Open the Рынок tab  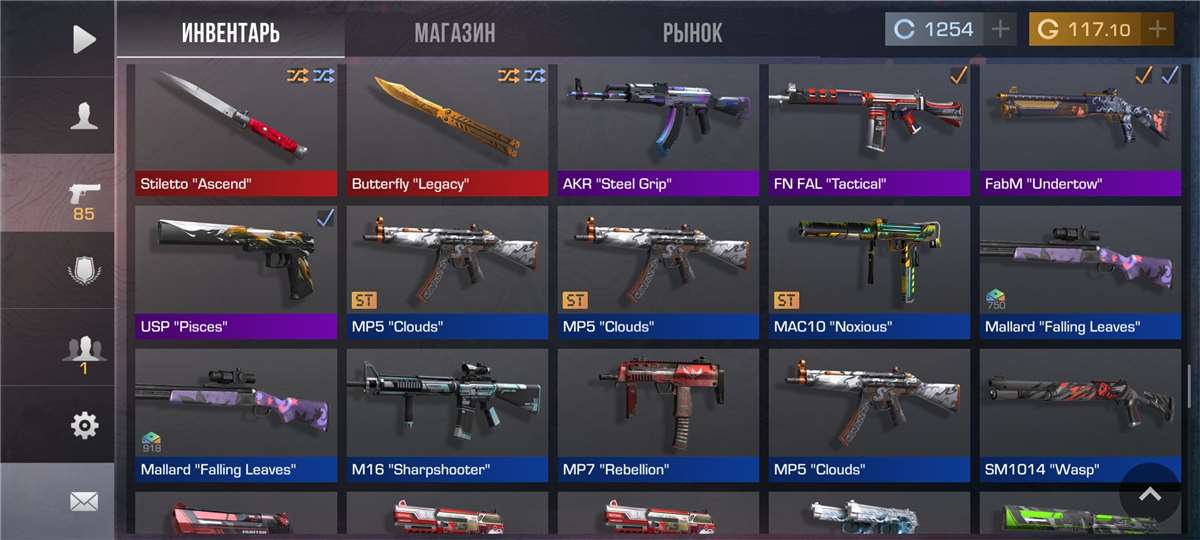click(x=692, y=31)
